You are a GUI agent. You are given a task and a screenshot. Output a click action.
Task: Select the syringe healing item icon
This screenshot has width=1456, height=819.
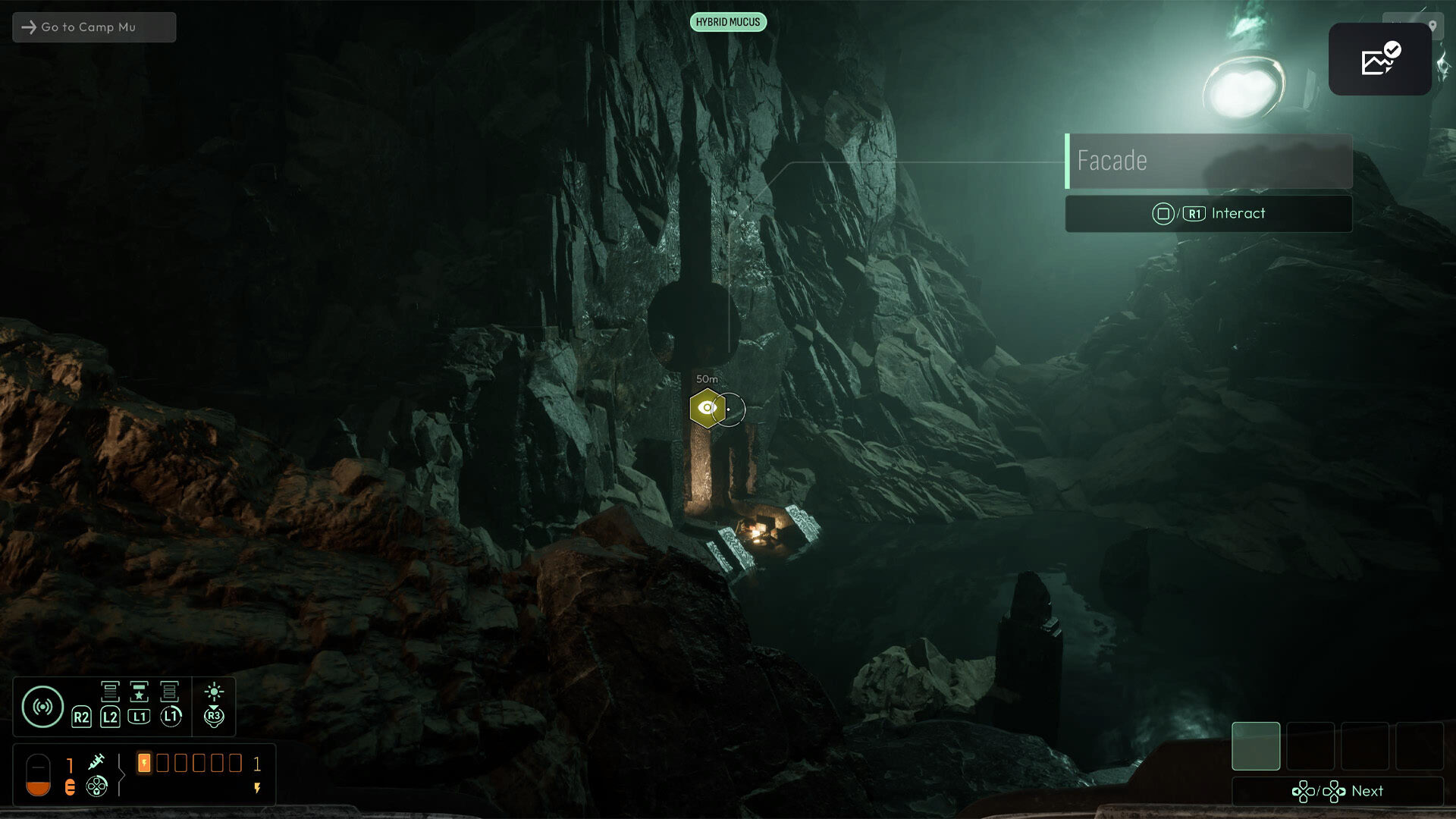point(96,761)
